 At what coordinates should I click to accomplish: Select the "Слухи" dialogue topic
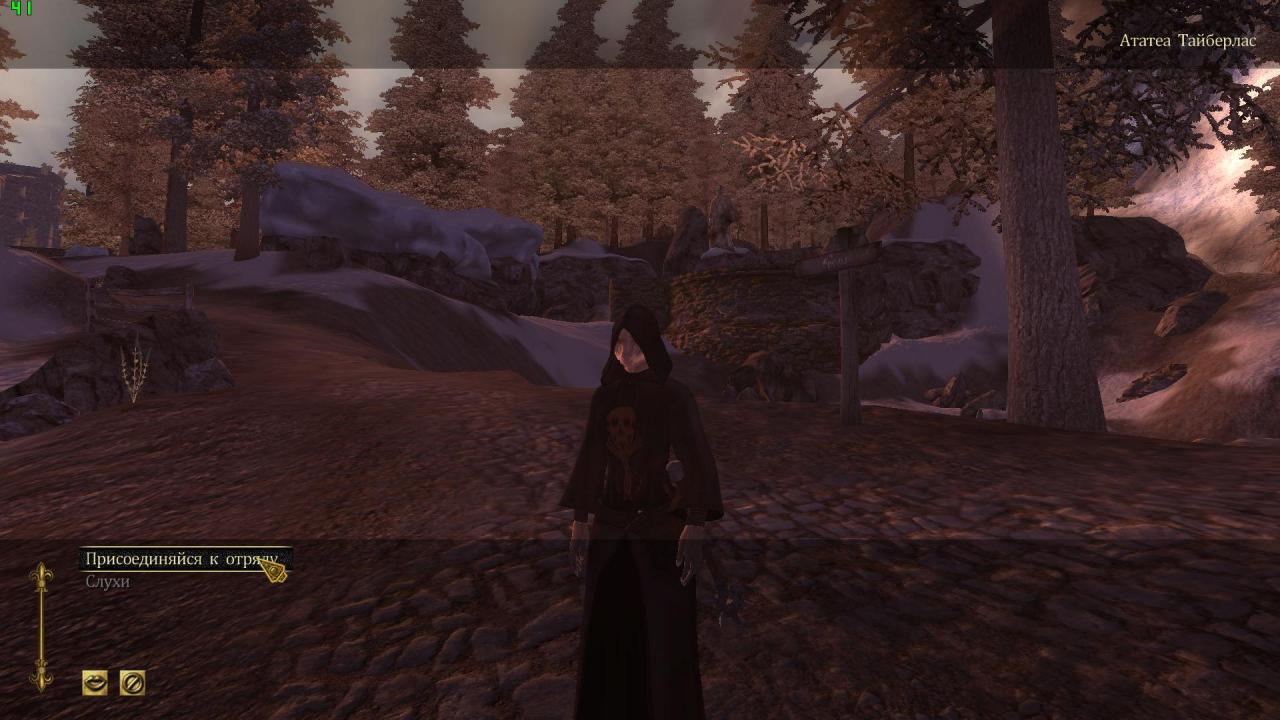(x=106, y=580)
